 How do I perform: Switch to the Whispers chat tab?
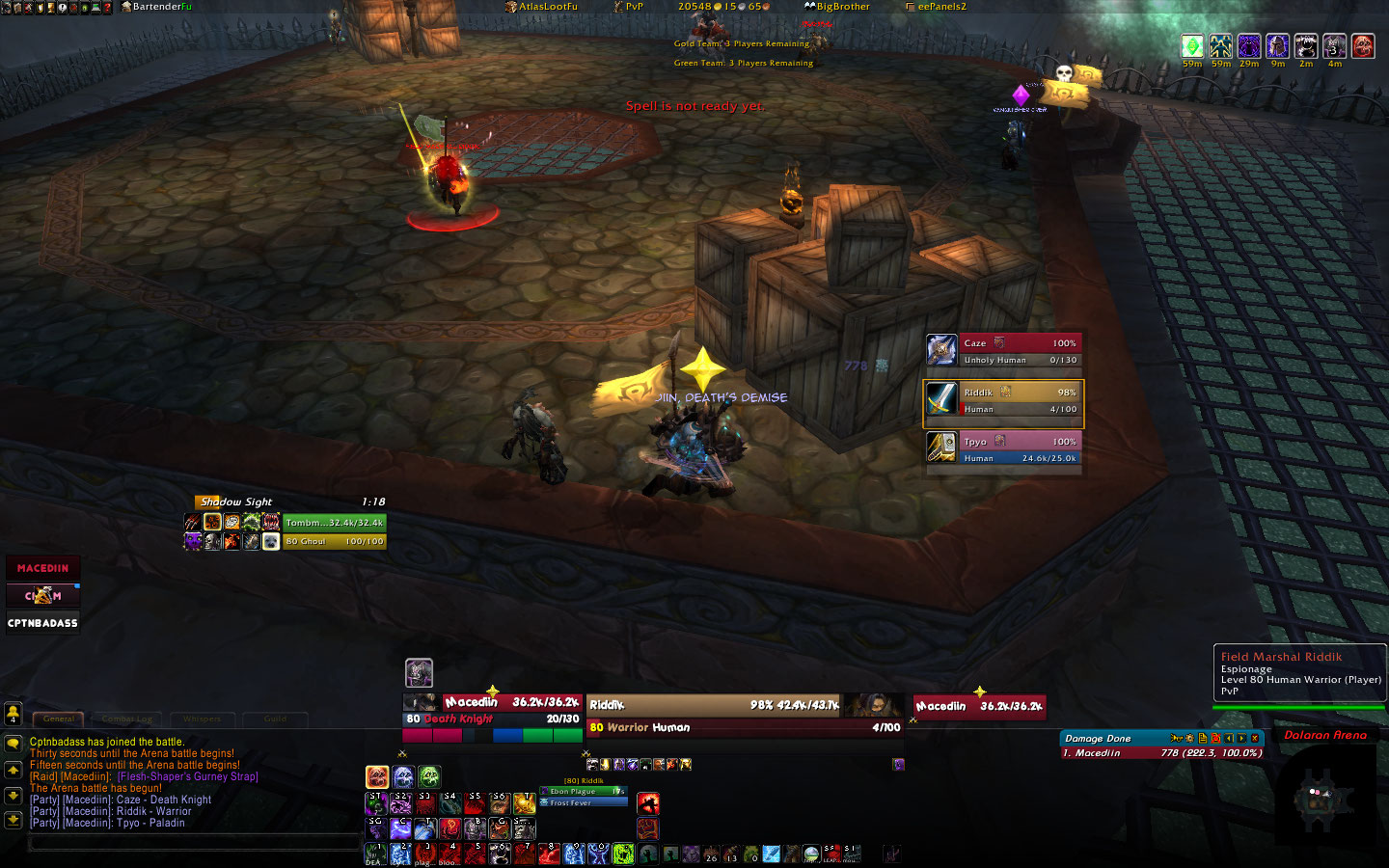[202, 719]
